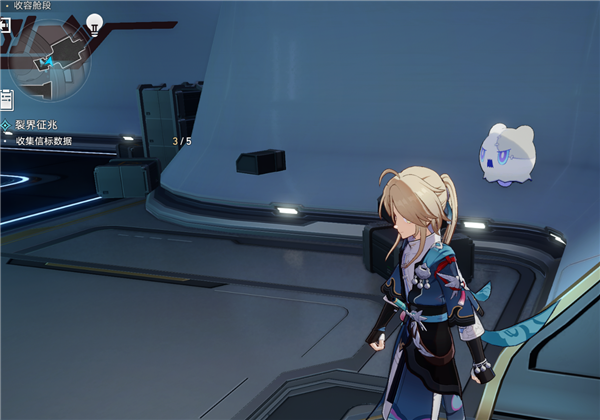Select the 裂界征兆 quest tracker

[x=43, y=125]
